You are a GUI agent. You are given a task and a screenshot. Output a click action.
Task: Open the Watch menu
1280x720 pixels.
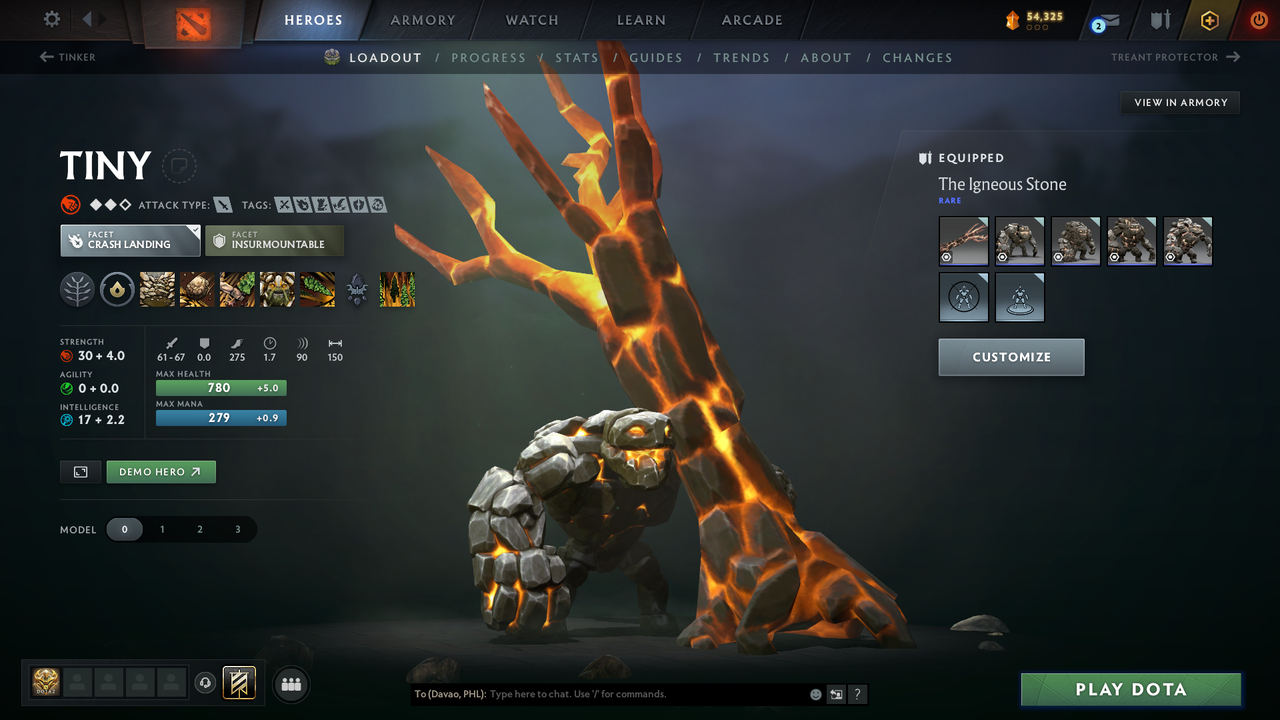point(531,20)
